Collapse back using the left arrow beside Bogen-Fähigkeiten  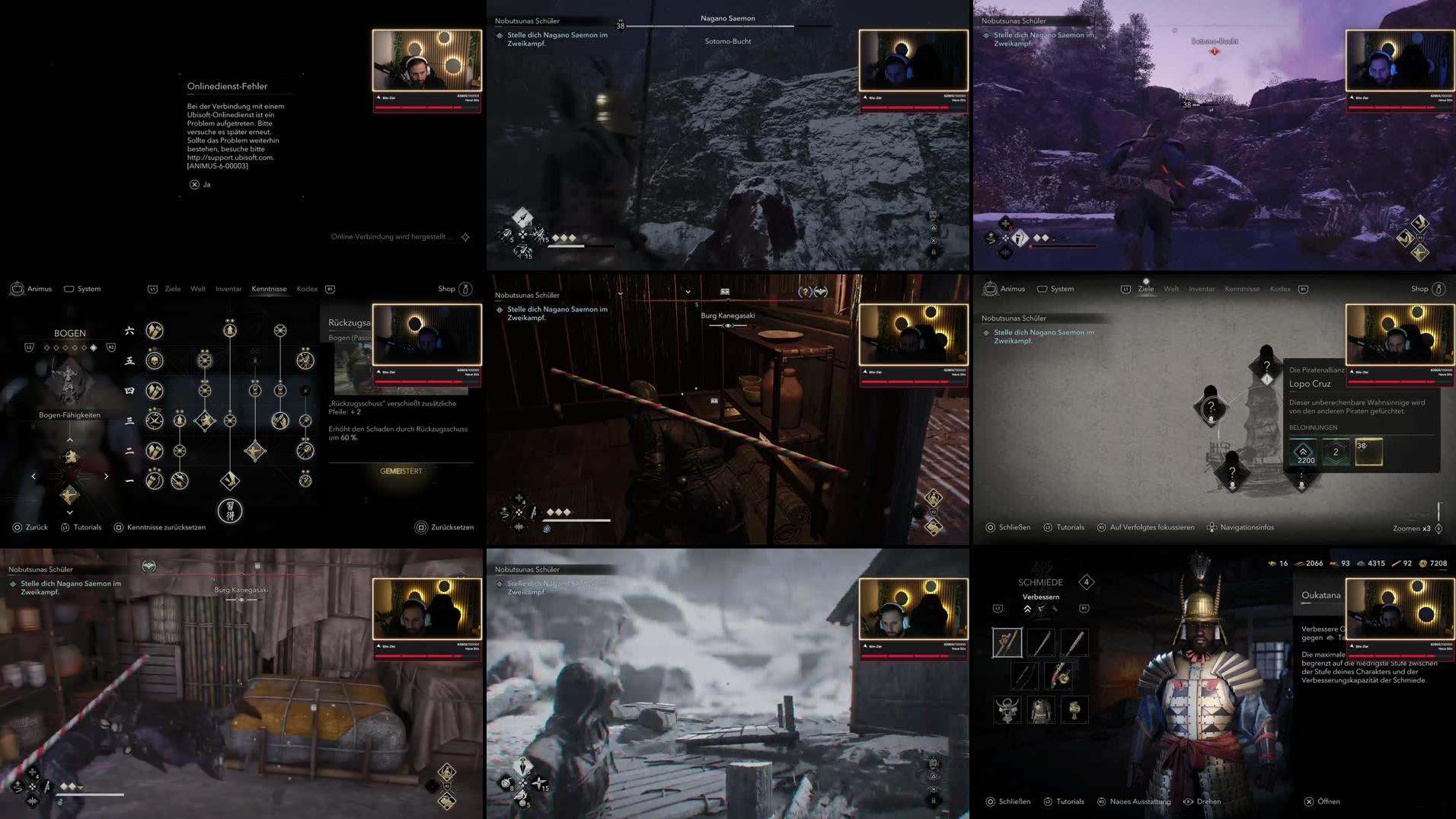33,476
